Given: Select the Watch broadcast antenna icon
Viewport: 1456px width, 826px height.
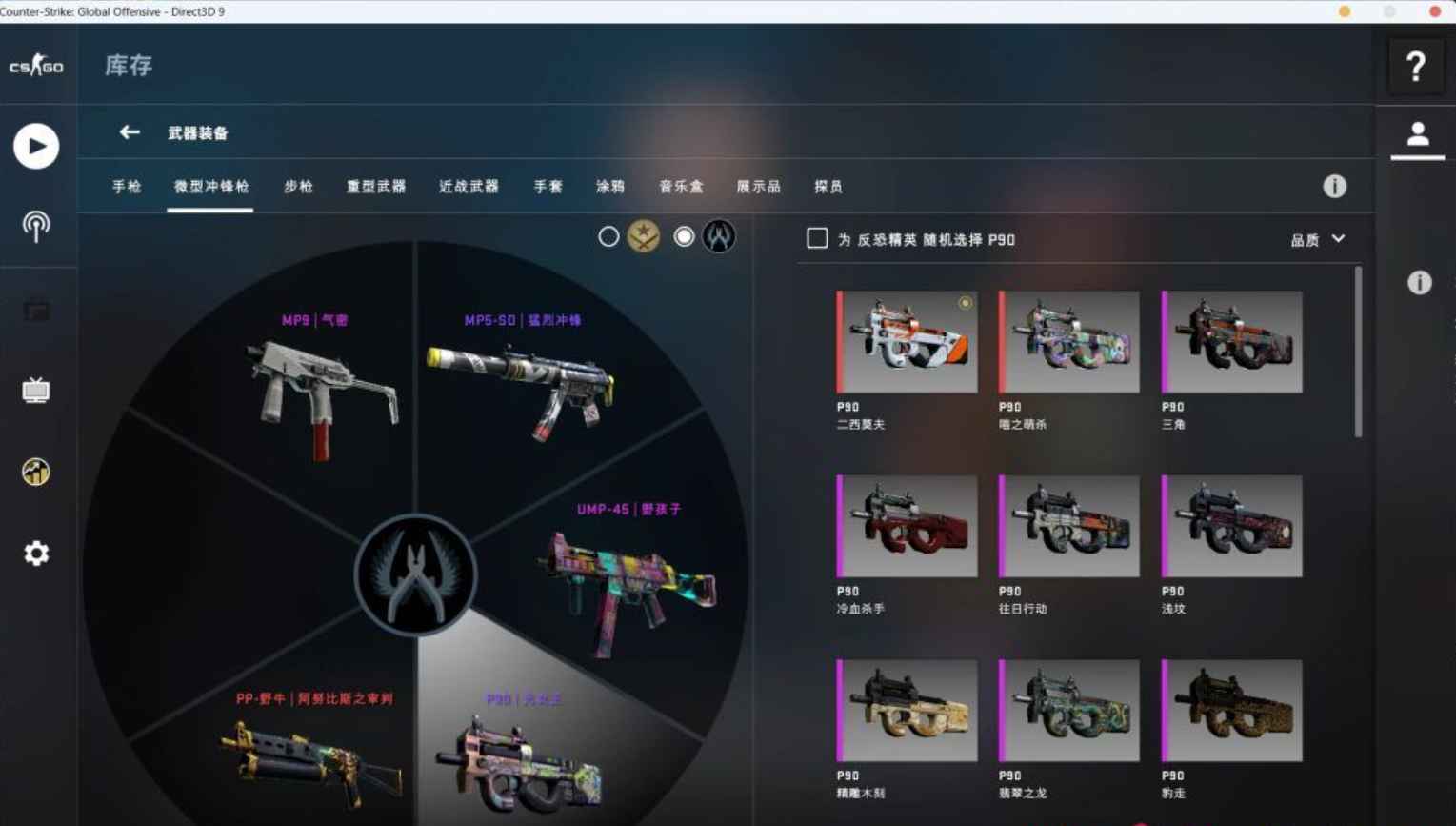Looking at the screenshot, I should [36, 227].
